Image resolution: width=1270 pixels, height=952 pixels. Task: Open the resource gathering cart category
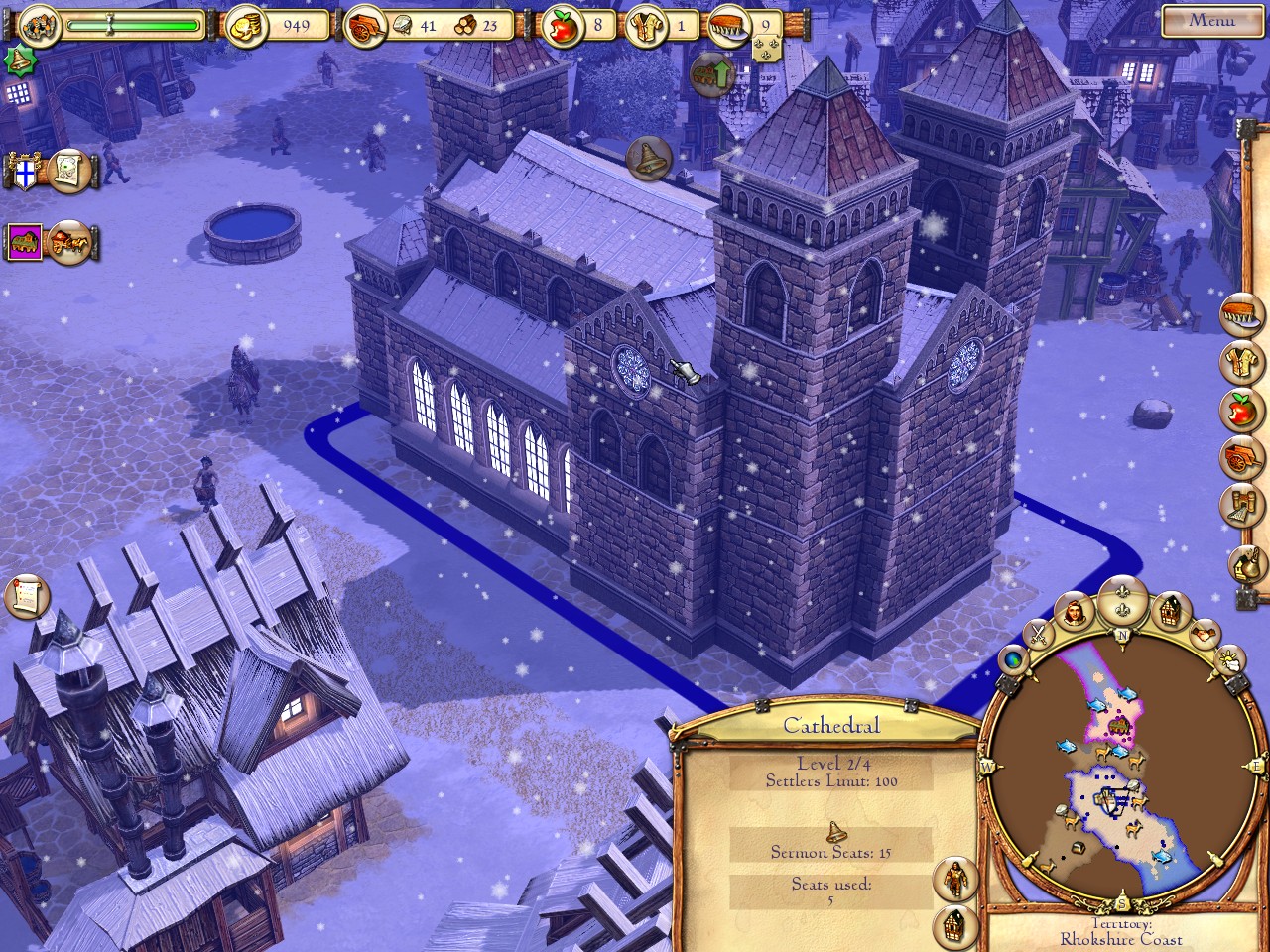[1243, 455]
